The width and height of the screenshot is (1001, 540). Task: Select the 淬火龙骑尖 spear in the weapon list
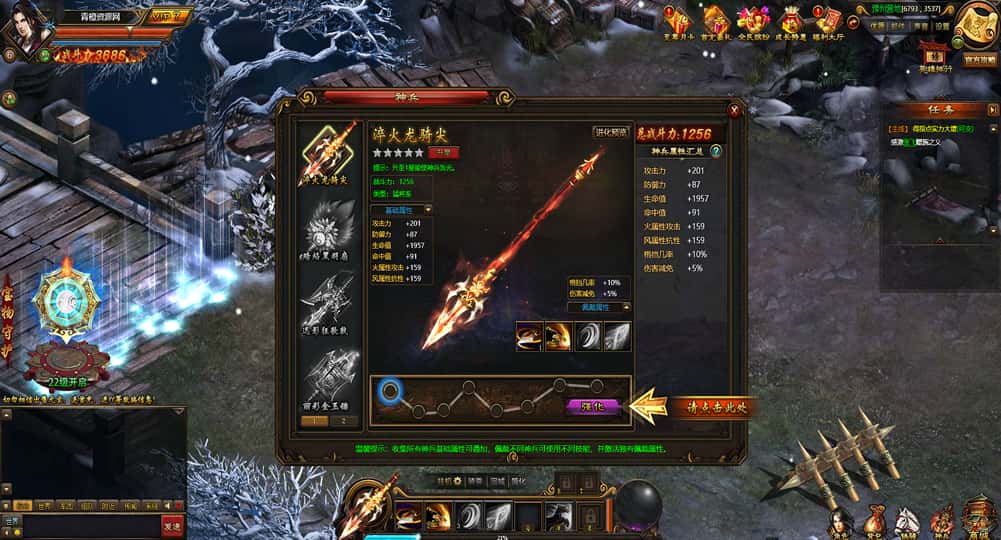click(x=330, y=153)
